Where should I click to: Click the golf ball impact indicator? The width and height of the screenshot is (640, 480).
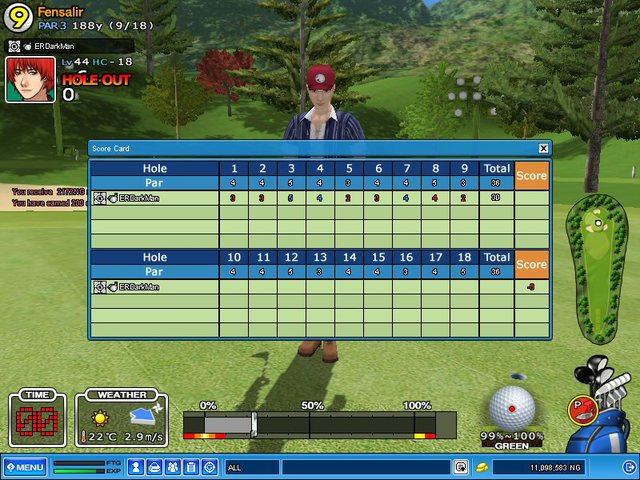(513, 406)
